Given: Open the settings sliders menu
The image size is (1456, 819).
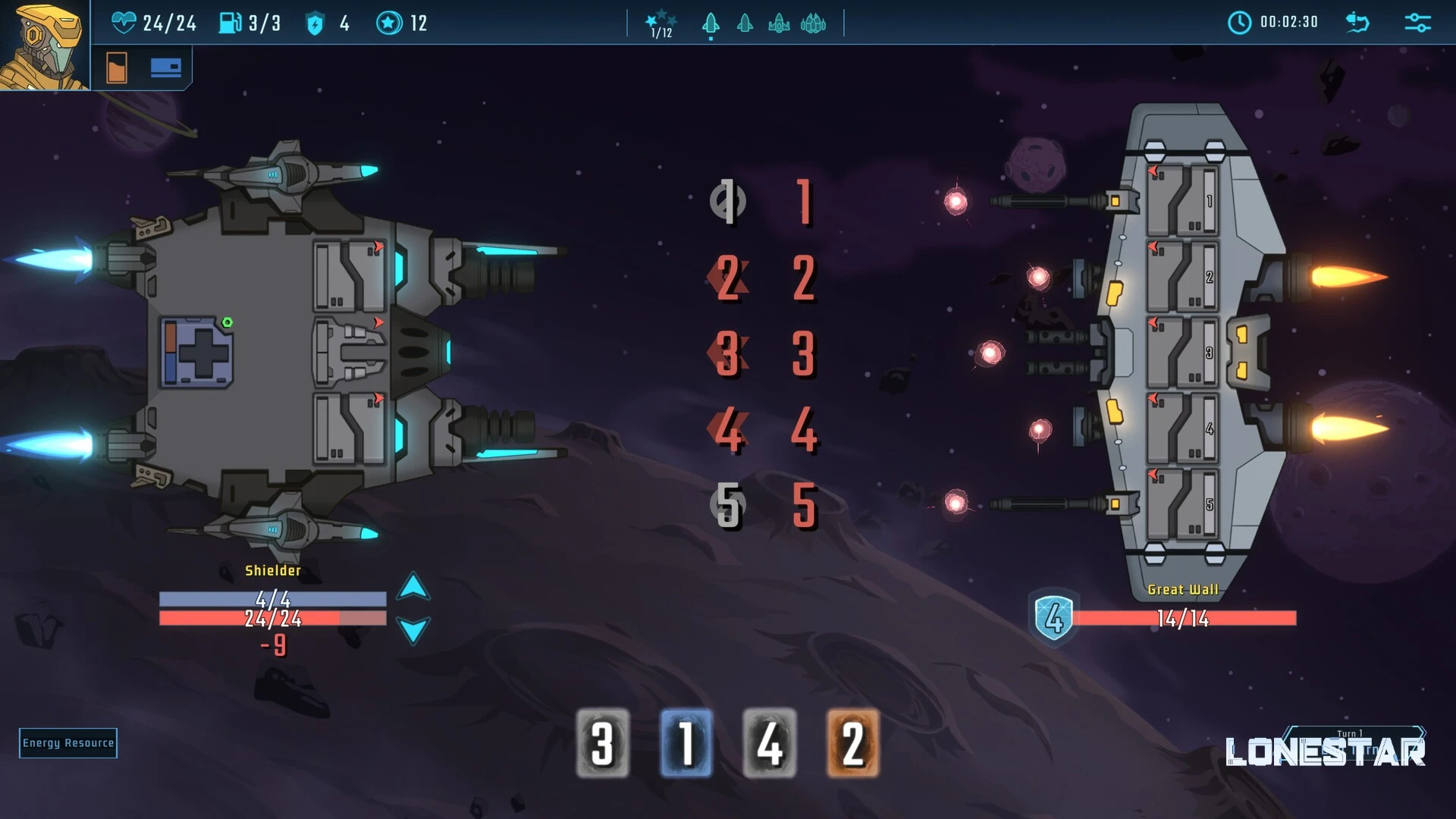Looking at the screenshot, I should click(x=1417, y=23).
